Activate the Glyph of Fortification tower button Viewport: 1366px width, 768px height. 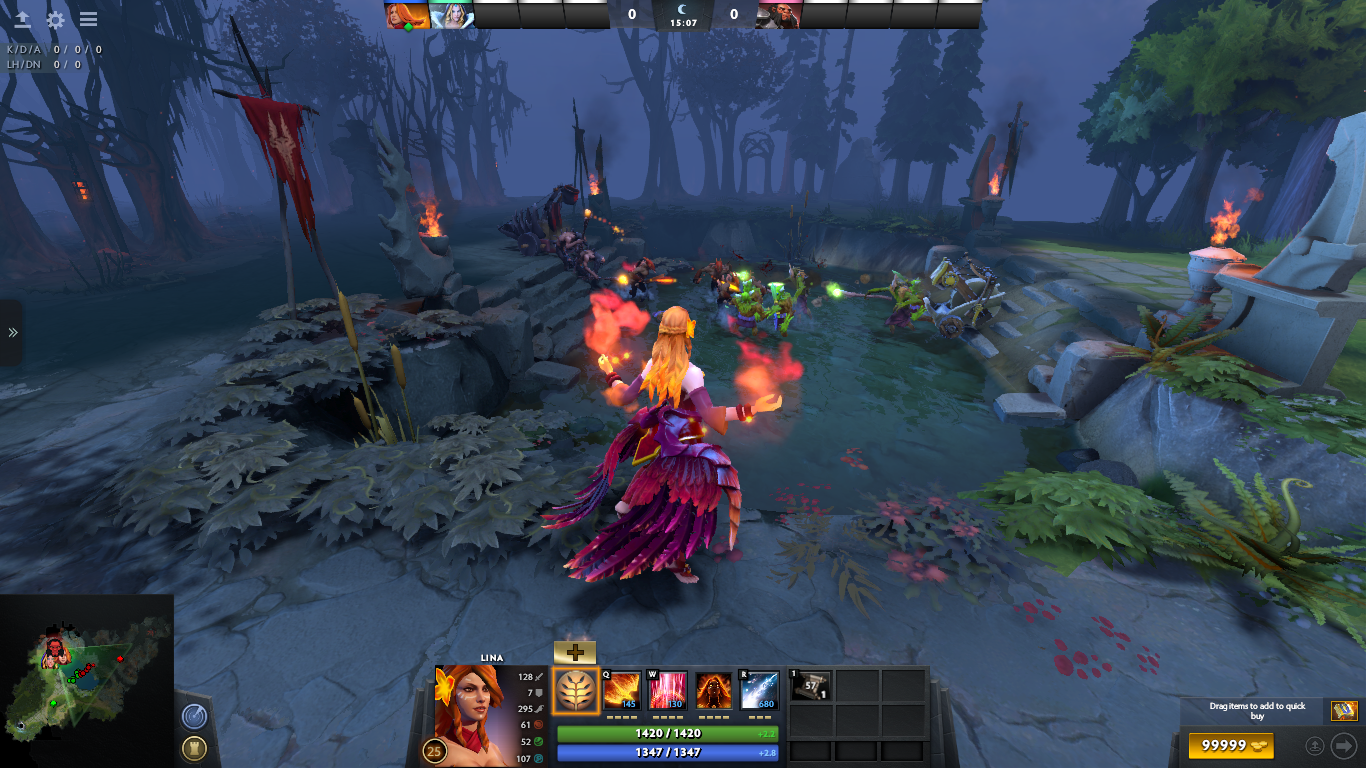pos(194,748)
